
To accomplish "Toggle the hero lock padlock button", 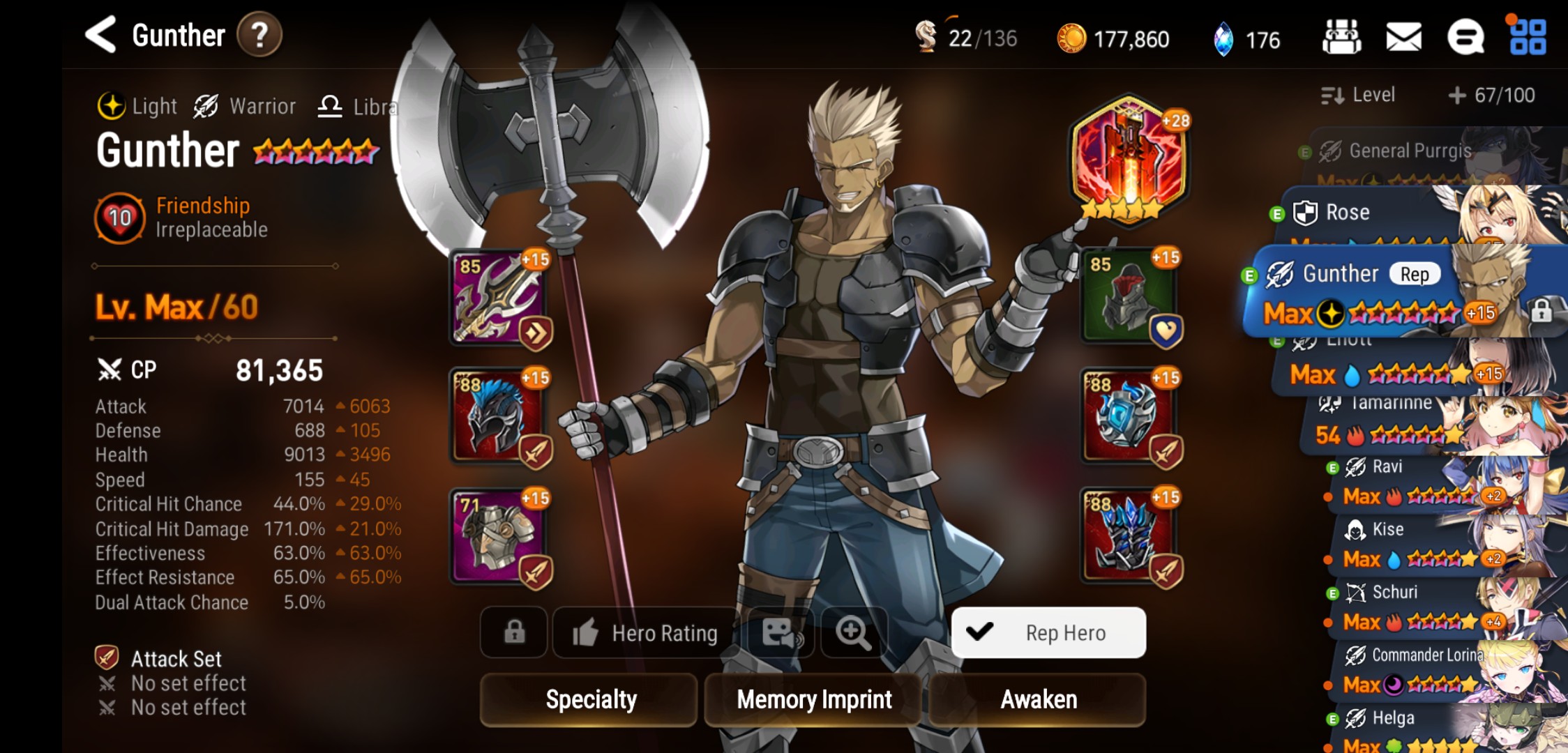I will (514, 632).
